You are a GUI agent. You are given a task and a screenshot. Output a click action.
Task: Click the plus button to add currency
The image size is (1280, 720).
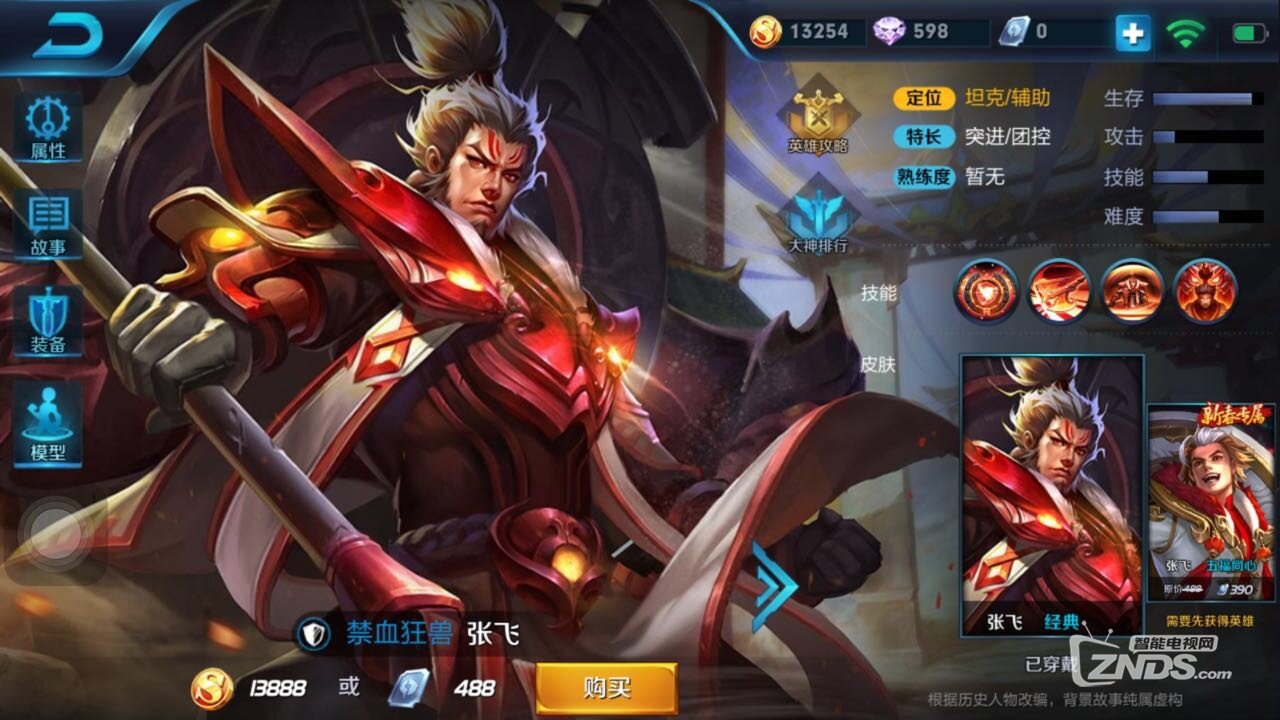1133,33
